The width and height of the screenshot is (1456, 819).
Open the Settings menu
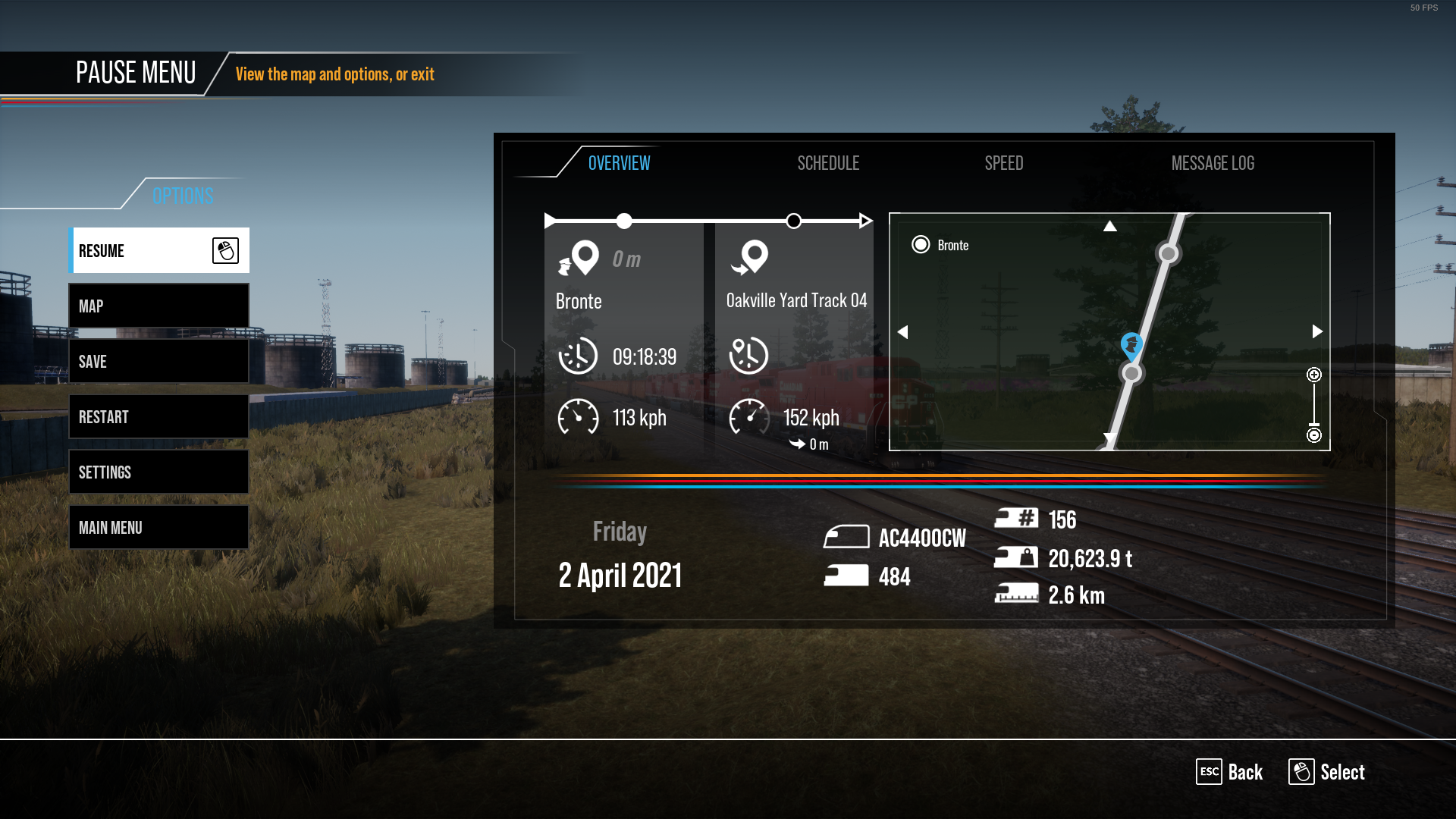pyautogui.click(x=159, y=472)
